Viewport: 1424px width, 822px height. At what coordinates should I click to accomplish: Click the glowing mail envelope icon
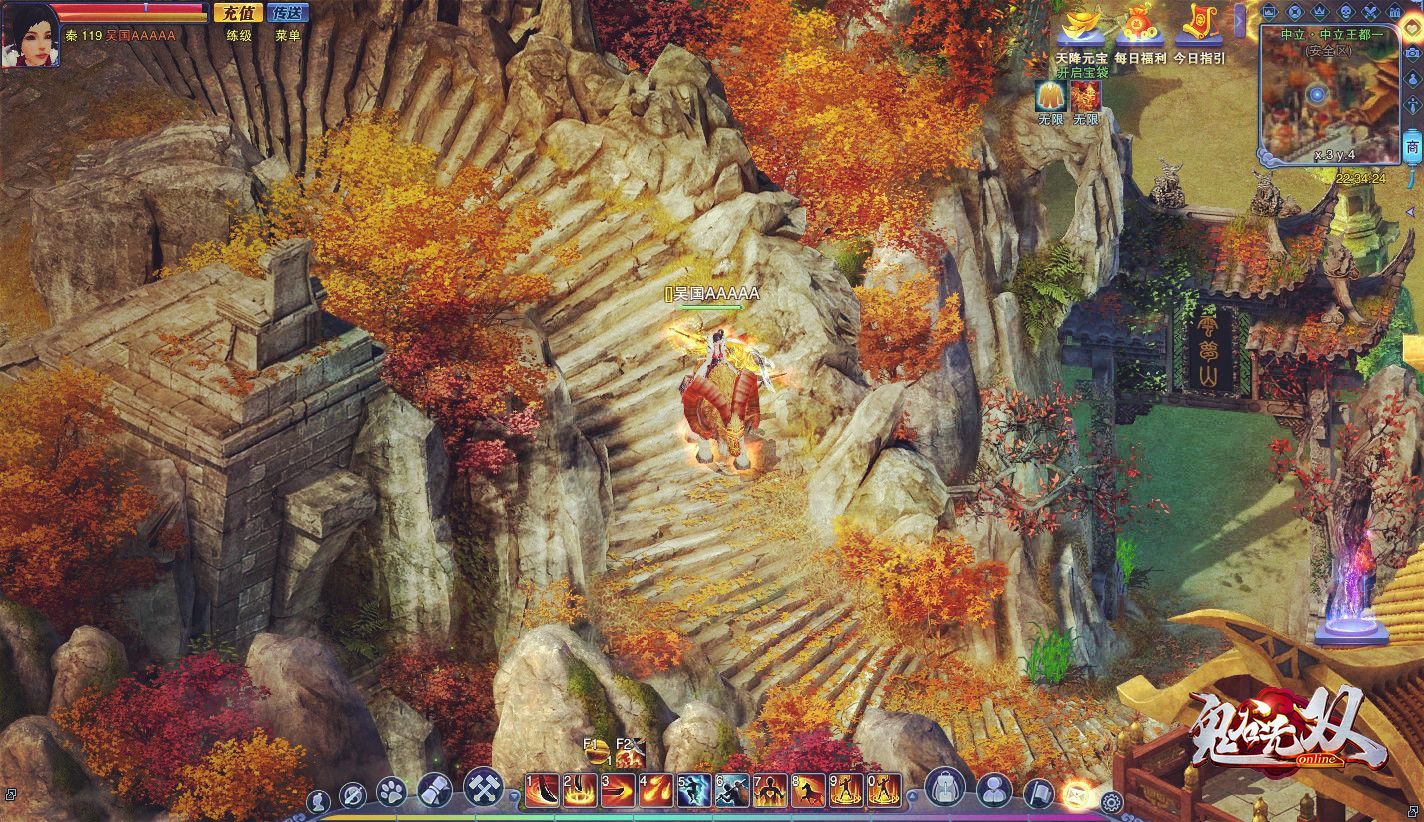(1078, 794)
